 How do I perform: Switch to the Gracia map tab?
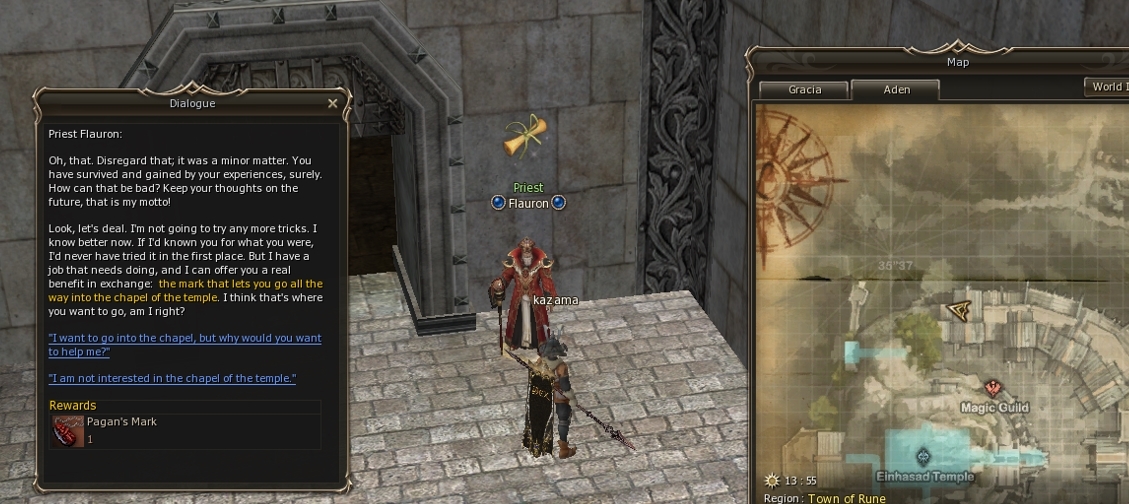coord(804,90)
